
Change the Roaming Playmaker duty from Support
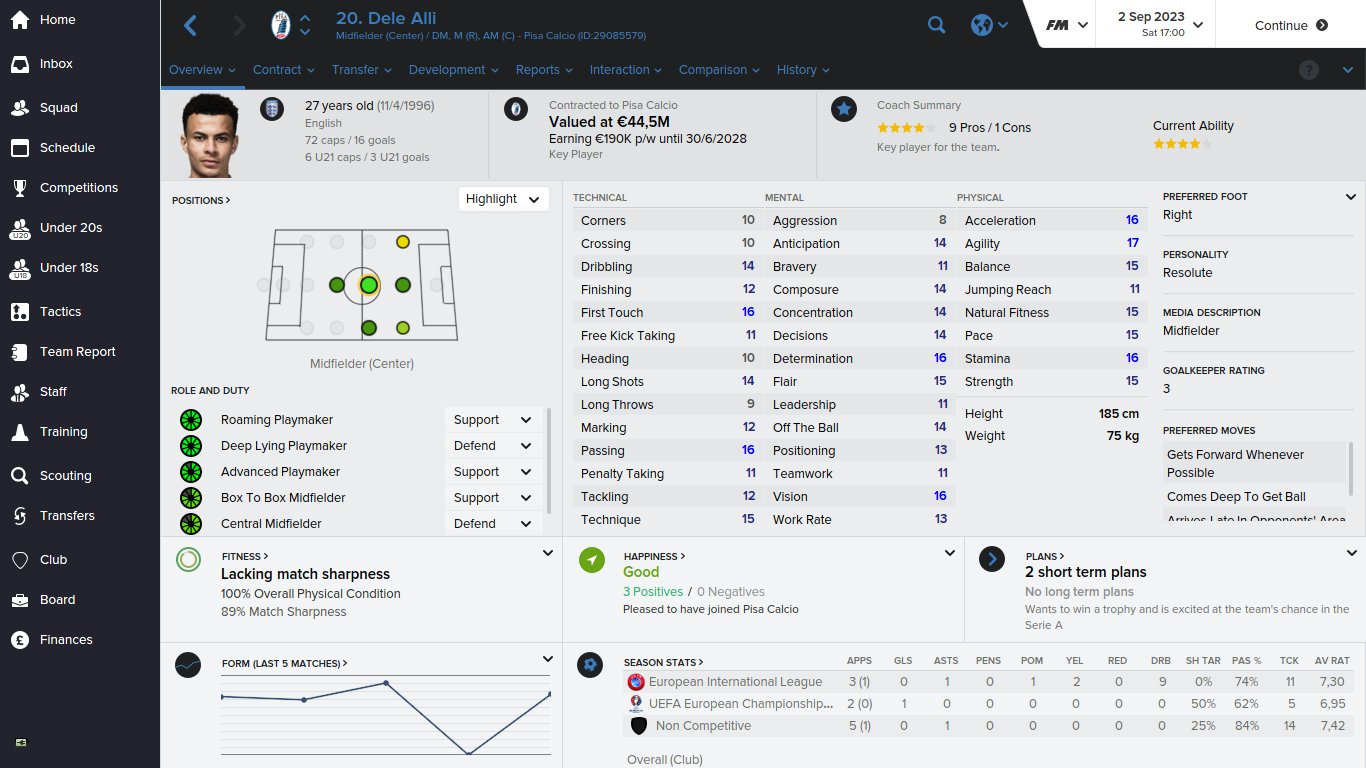492,419
